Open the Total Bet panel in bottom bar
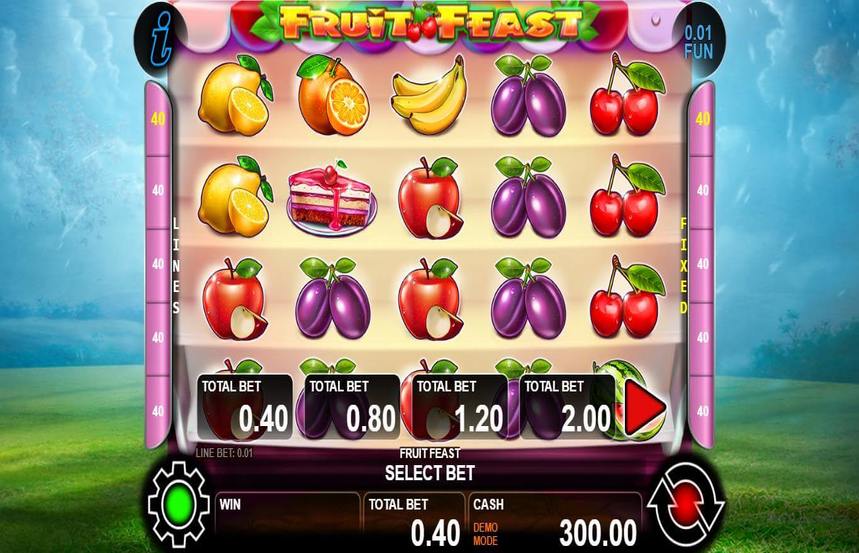859x553 pixels. coord(414,520)
